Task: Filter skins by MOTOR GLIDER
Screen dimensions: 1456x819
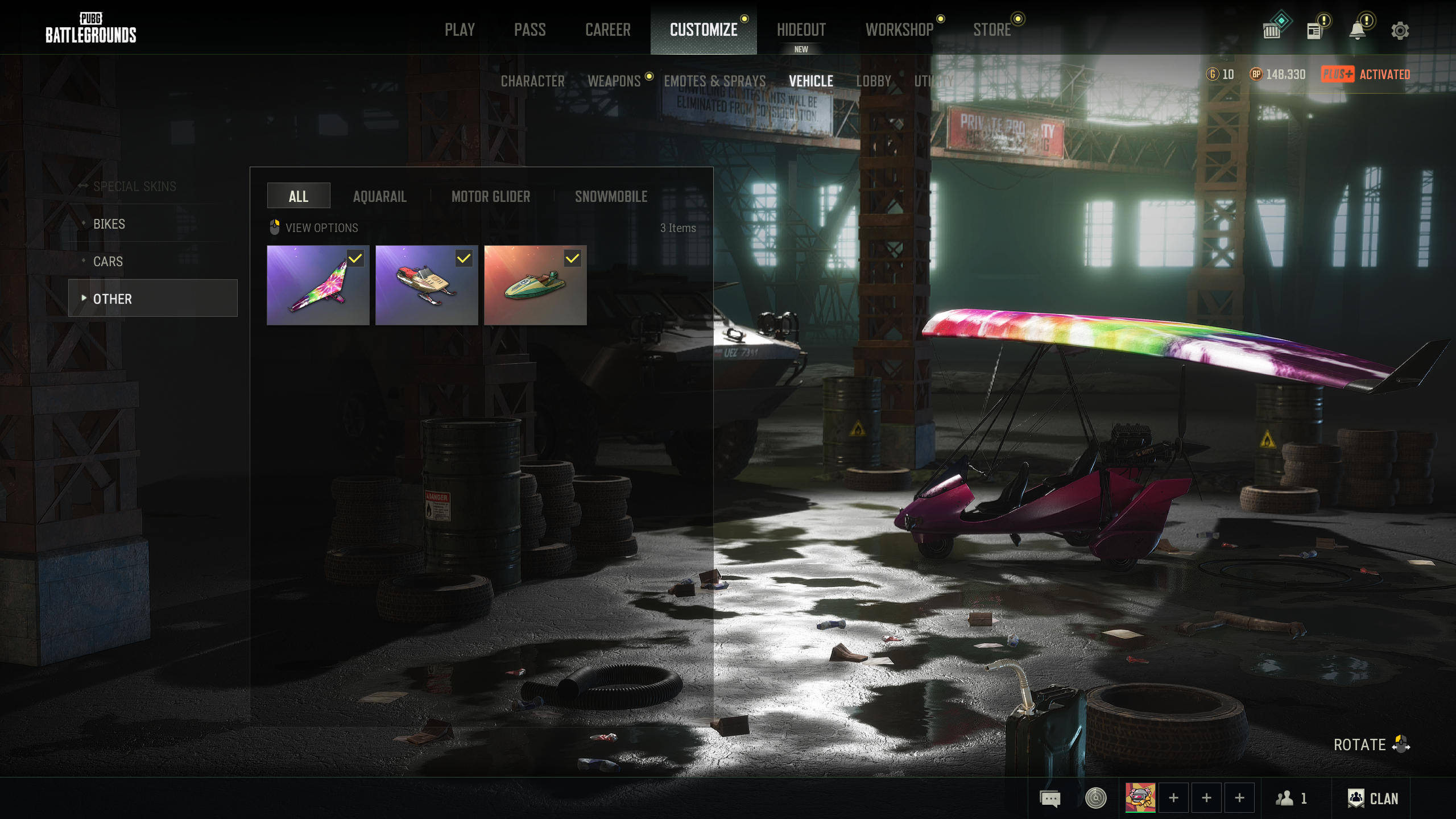Action: click(490, 197)
